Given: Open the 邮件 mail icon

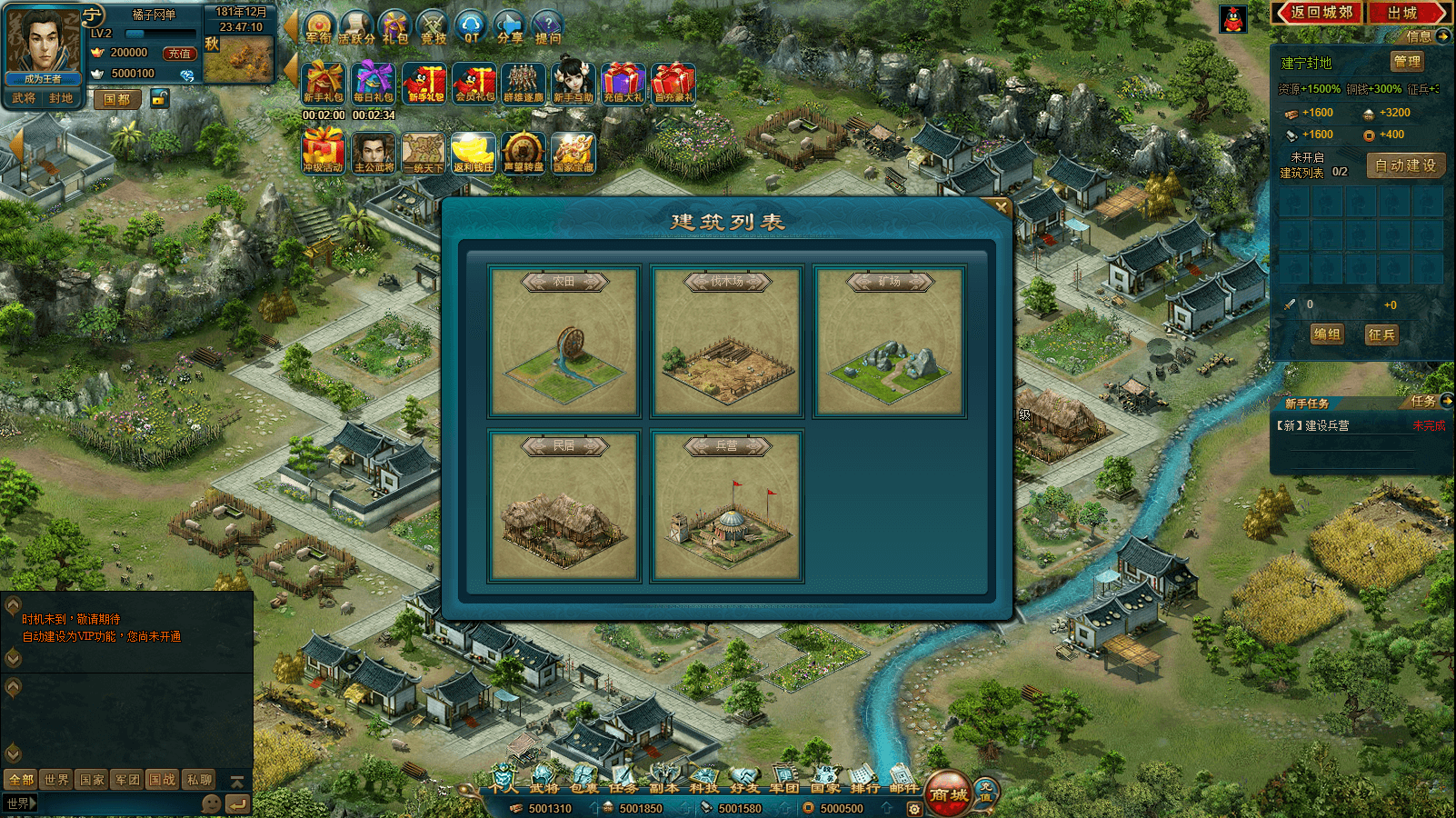Looking at the screenshot, I should tap(903, 782).
